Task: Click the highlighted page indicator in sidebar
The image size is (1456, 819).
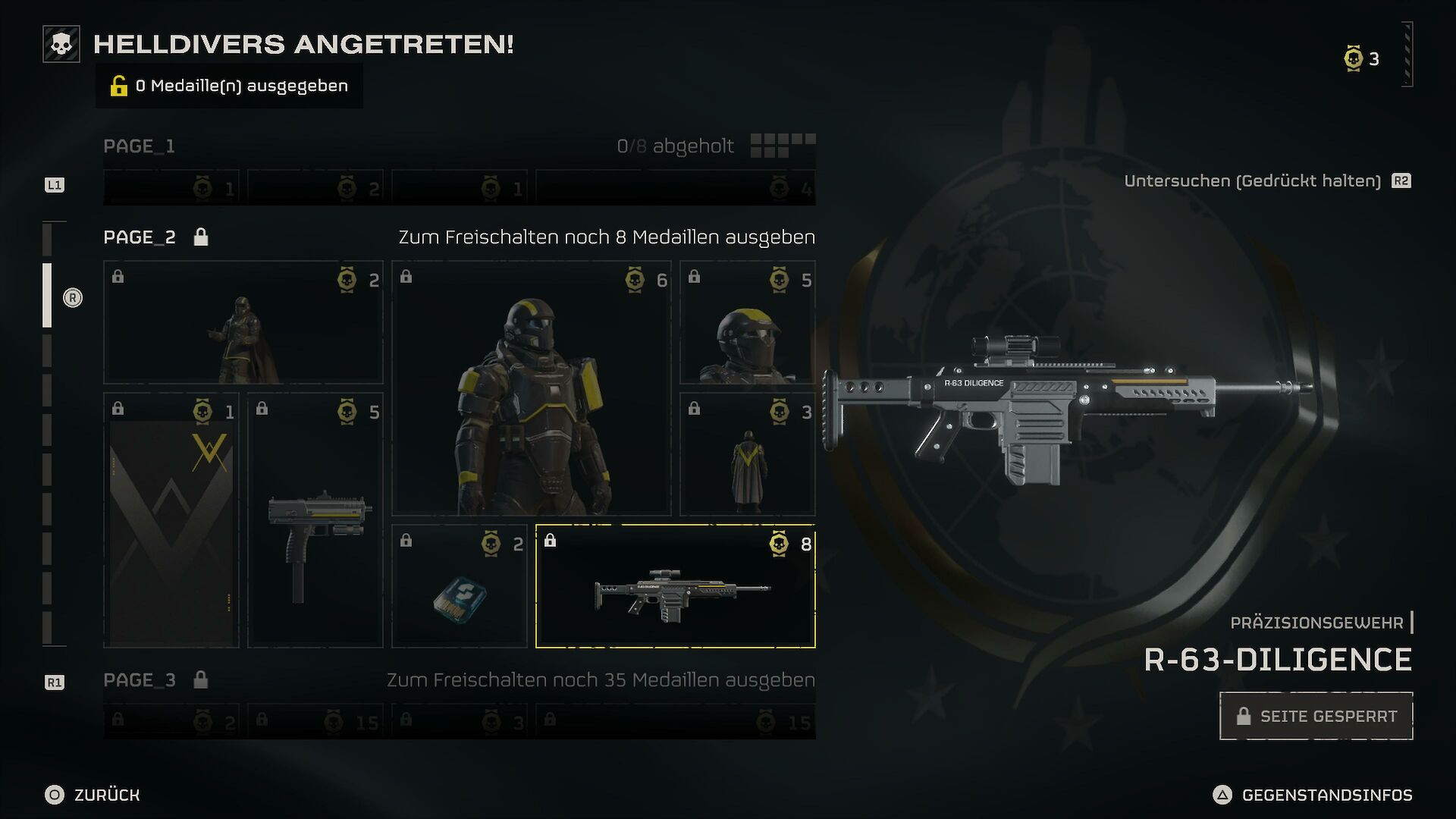Action: coord(47,296)
